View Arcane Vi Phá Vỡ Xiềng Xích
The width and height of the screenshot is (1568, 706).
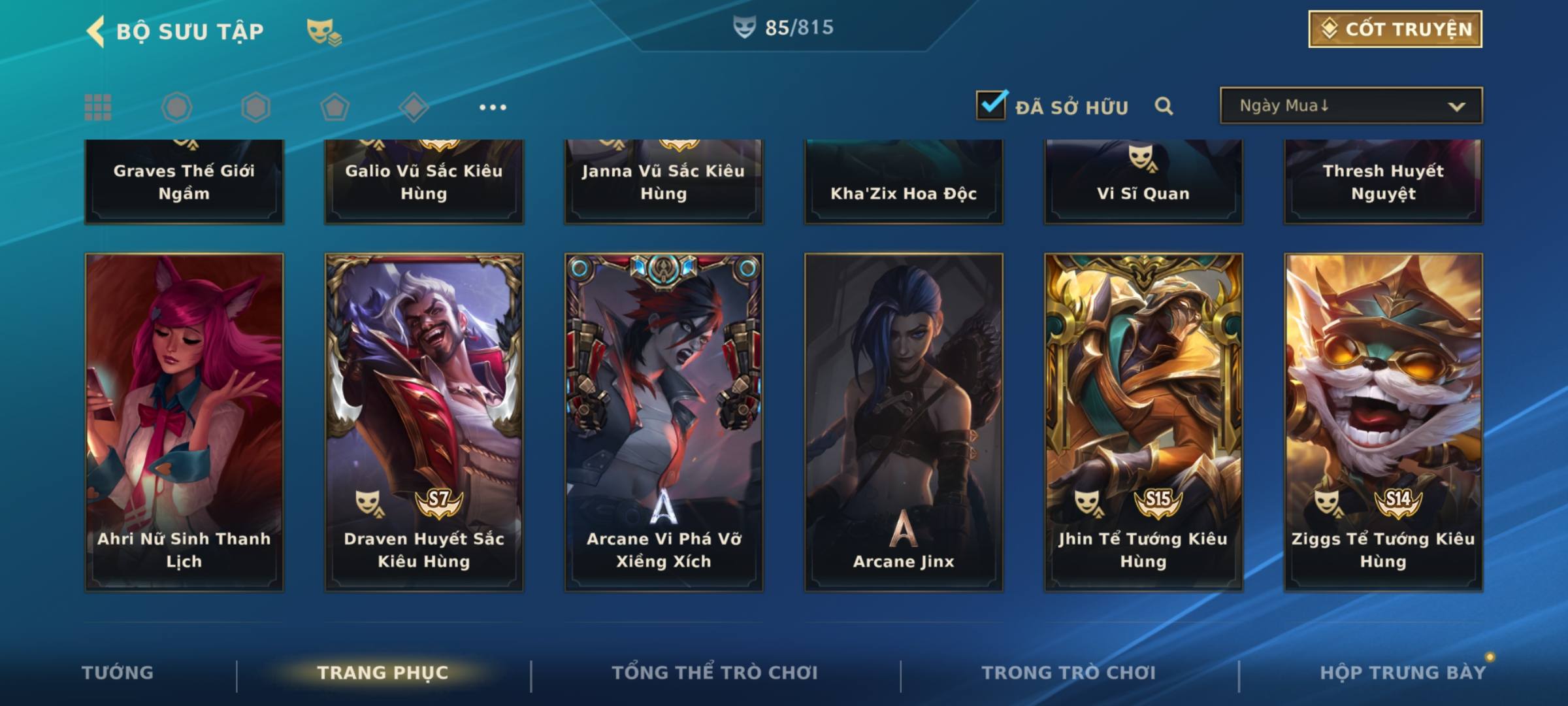664,422
